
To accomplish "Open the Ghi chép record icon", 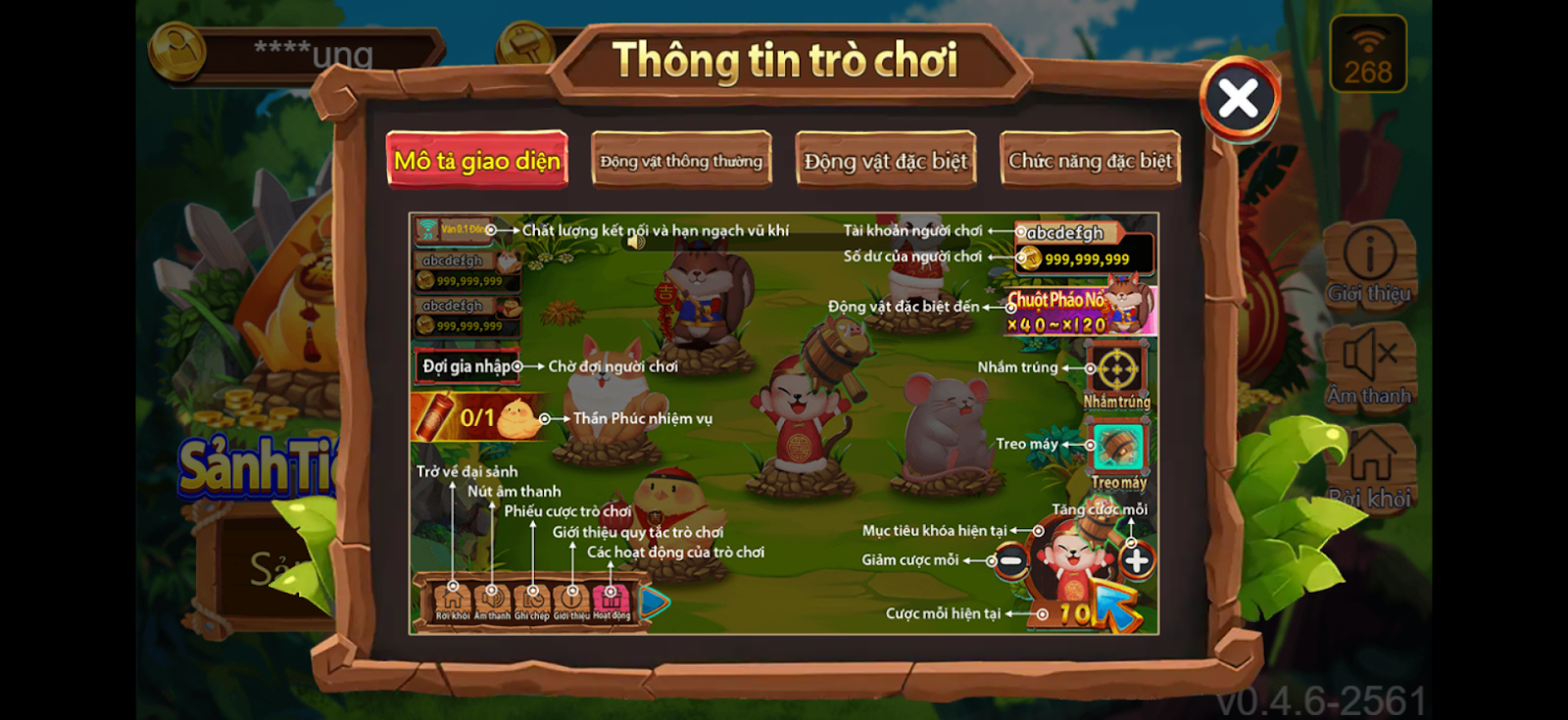I will click(533, 600).
